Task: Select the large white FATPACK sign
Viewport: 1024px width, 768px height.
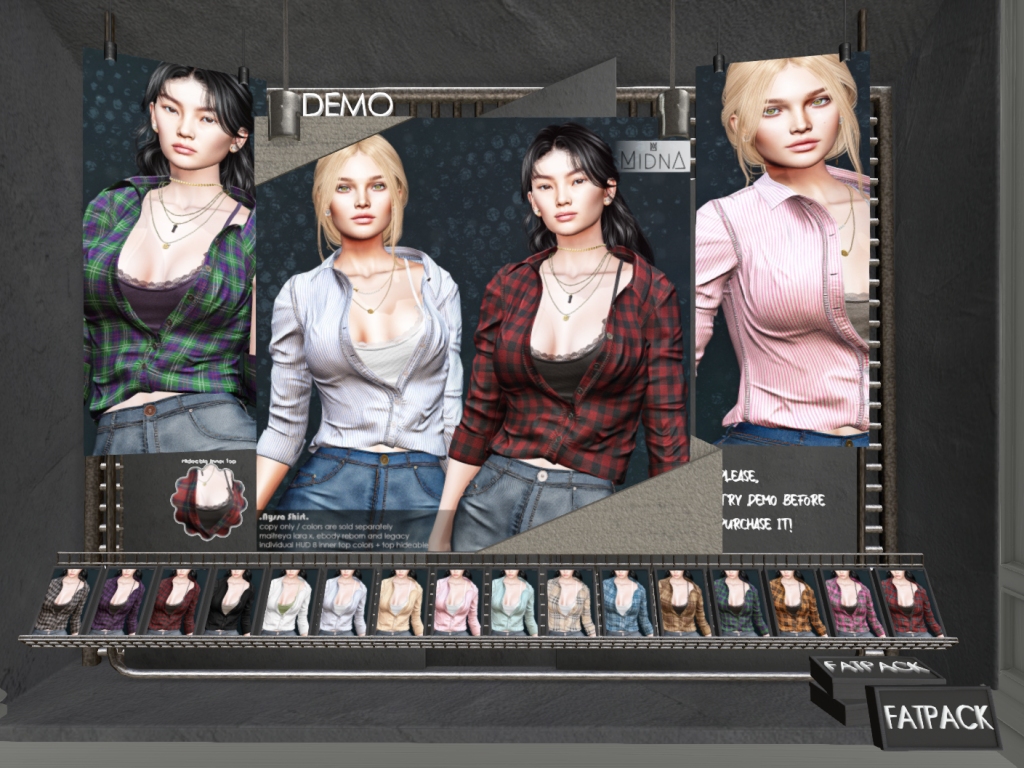Action: (936, 717)
